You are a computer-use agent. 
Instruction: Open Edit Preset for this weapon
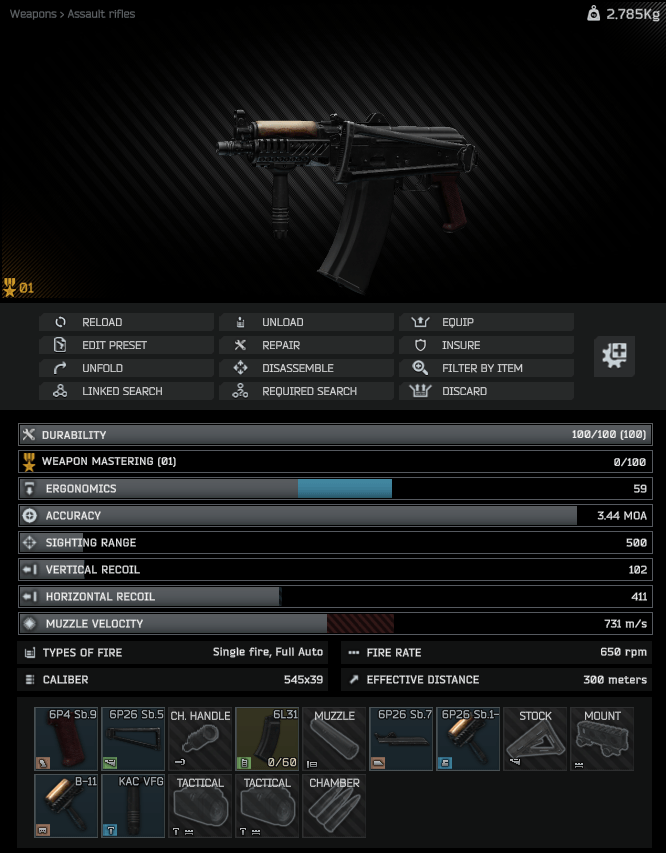pyautogui.click(x=126, y=345)
